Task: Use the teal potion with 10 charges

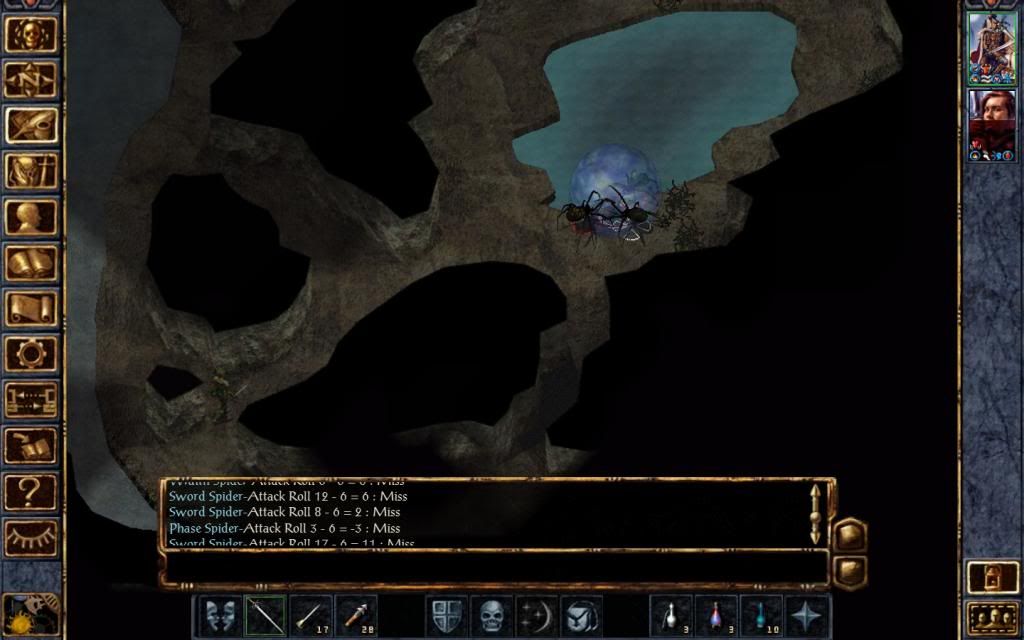Action: coord(761,615)
